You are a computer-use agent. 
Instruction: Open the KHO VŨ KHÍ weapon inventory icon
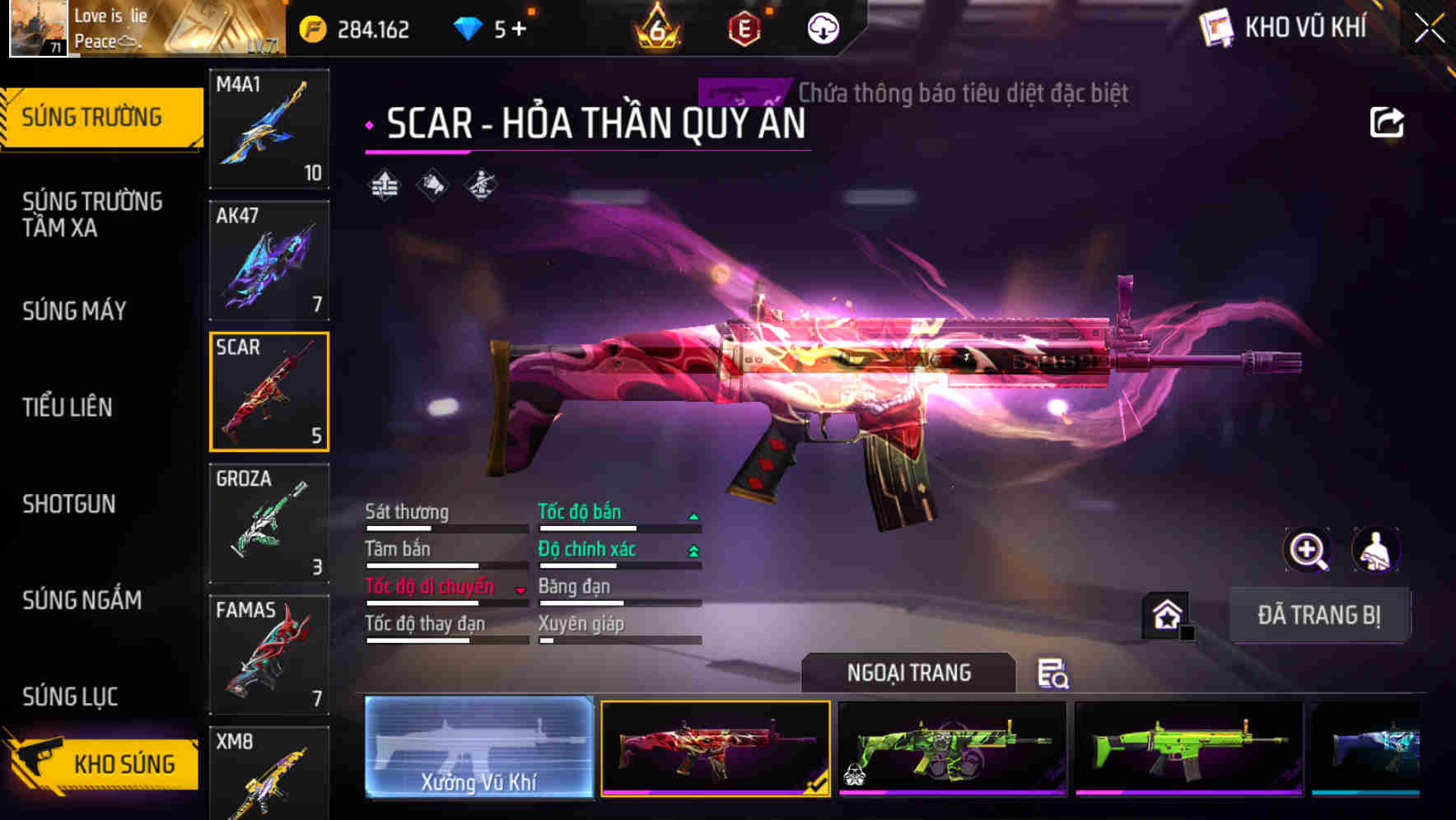(1217, 27)
